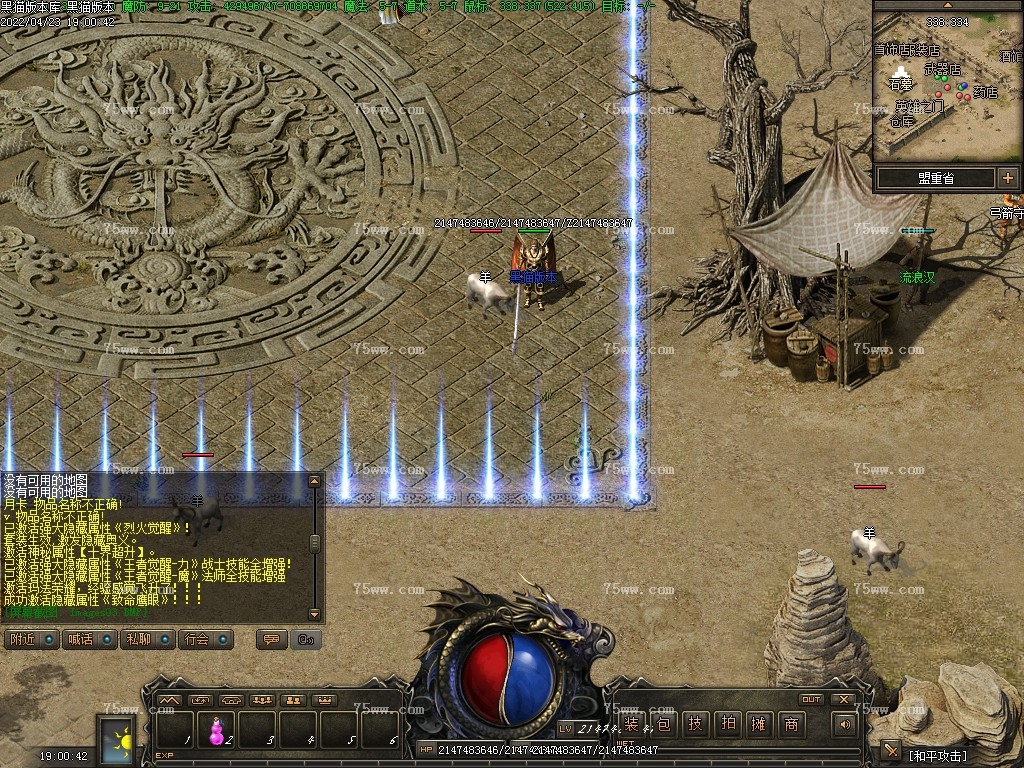Collapse the minimap with the top arrow
The height and width of the screenshot is (768, 1024).
946,4
